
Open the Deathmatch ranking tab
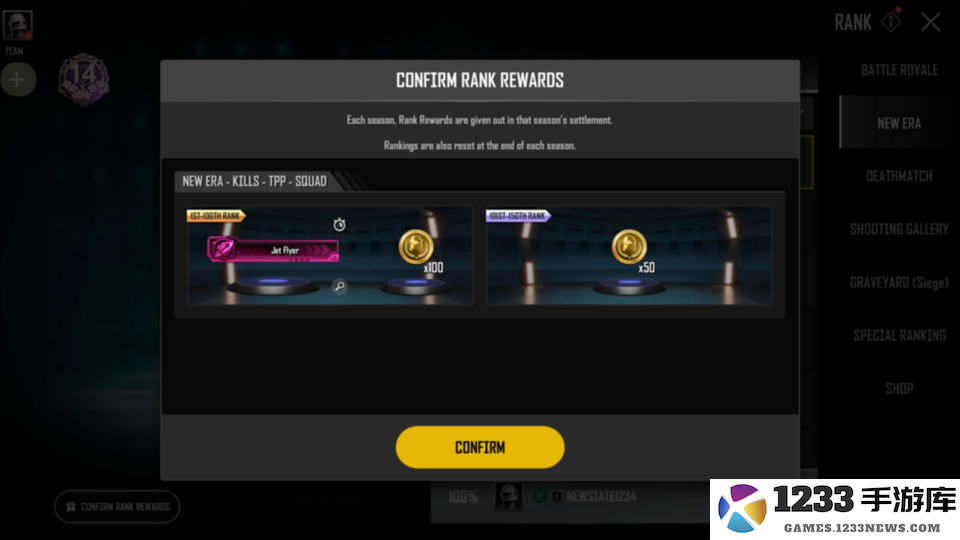(899, 176)
